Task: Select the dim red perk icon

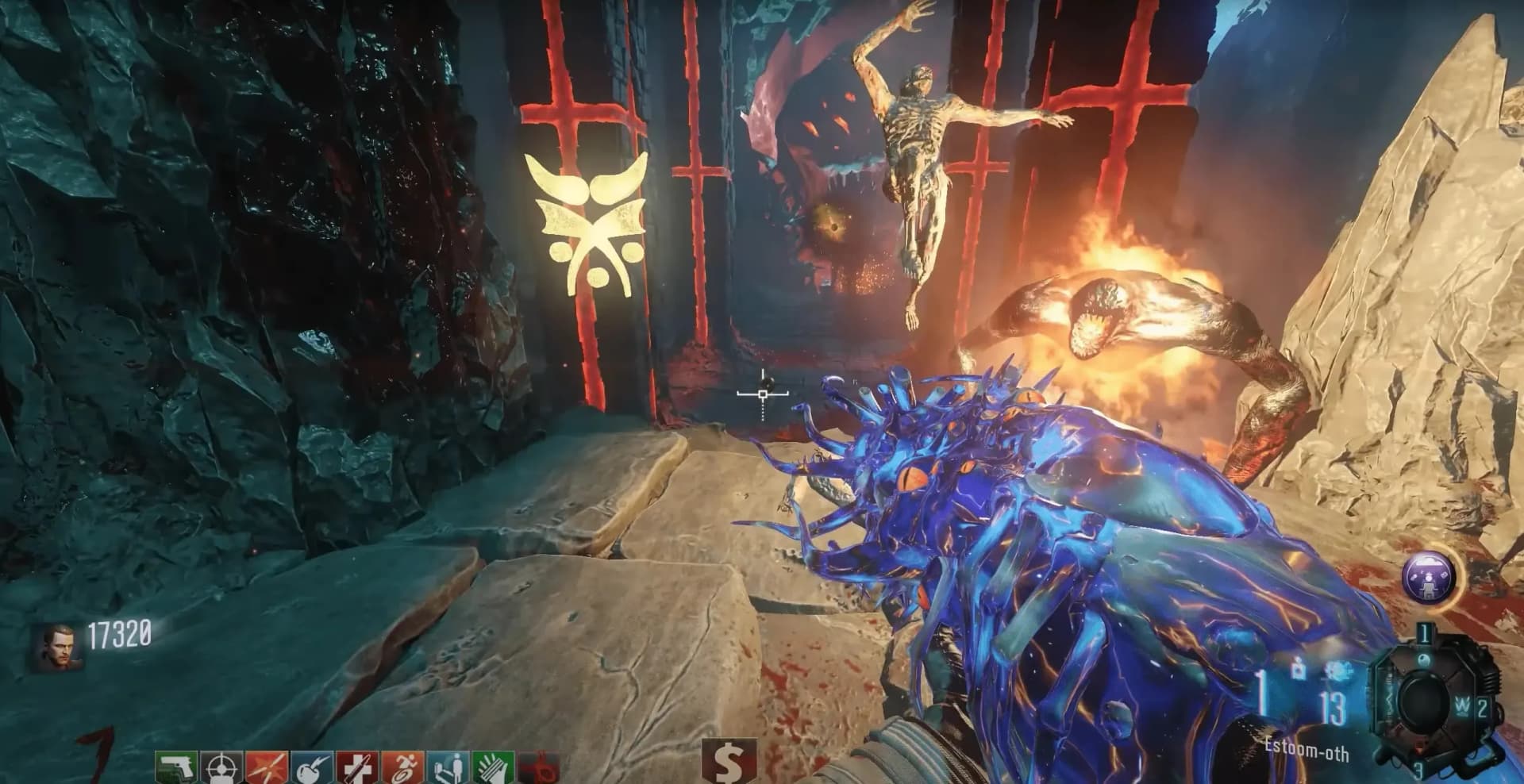Action: 540,767
